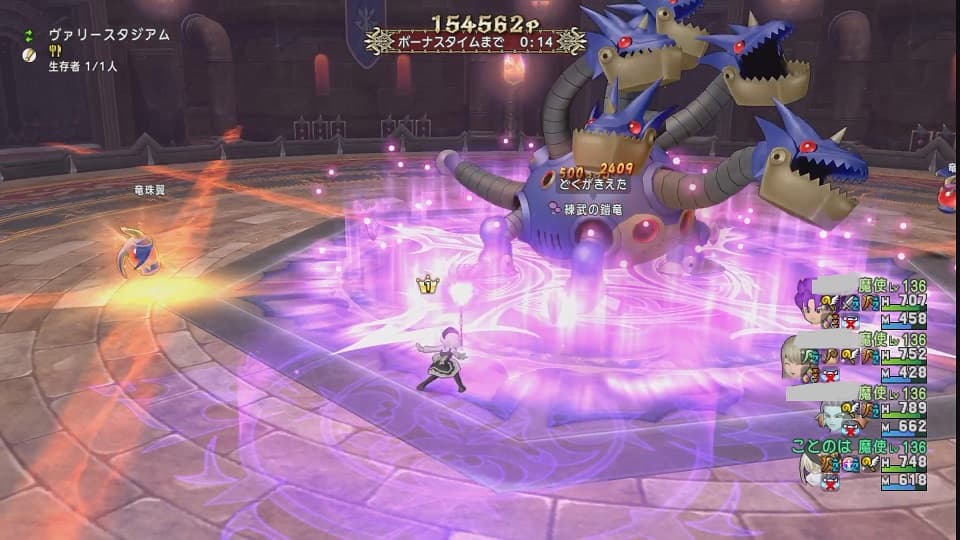Click the crossed swords buff icon
The image size is (960, 540).
tap(846, 302)
